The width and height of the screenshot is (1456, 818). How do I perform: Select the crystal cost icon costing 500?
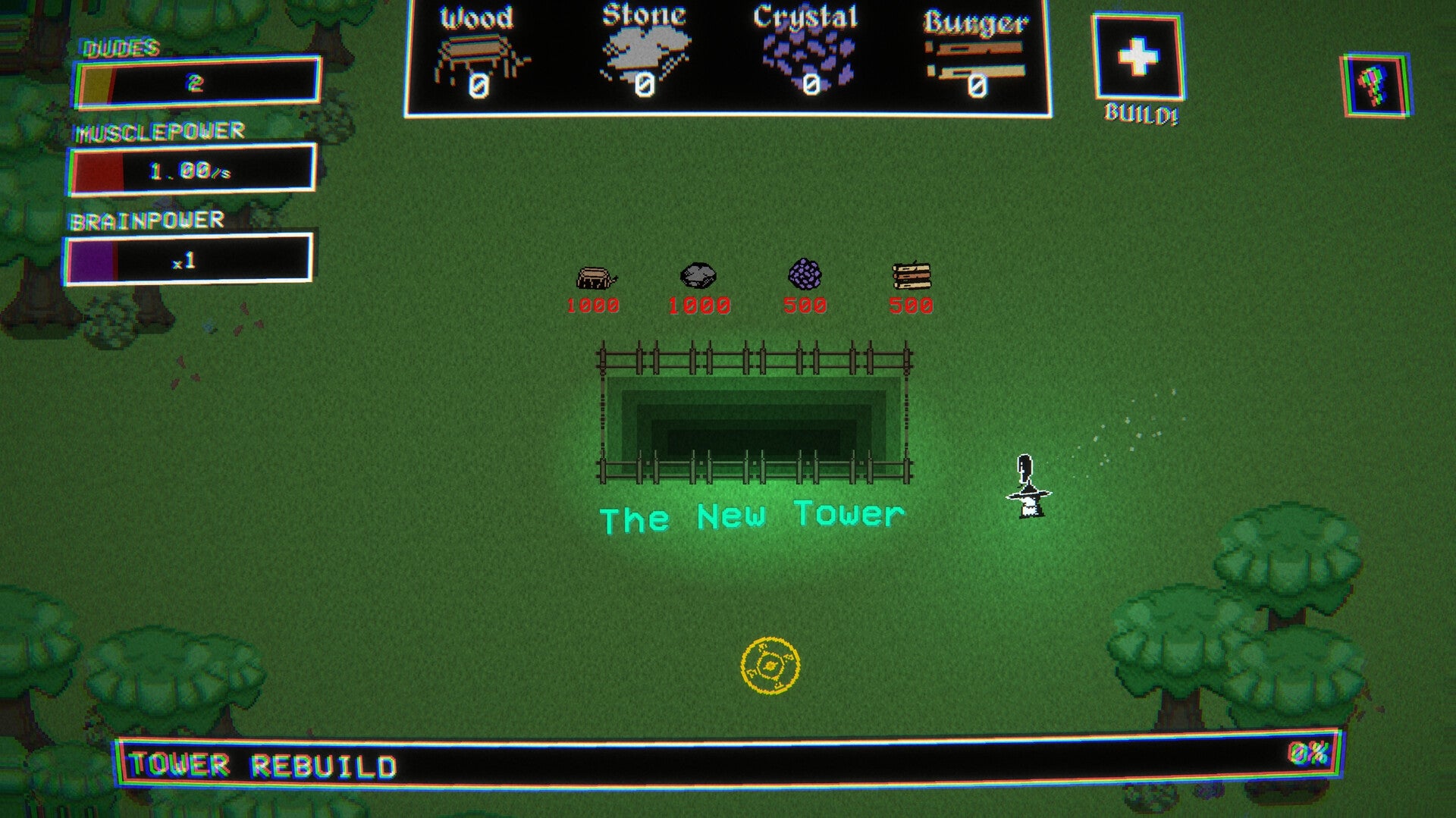point(806,275)
